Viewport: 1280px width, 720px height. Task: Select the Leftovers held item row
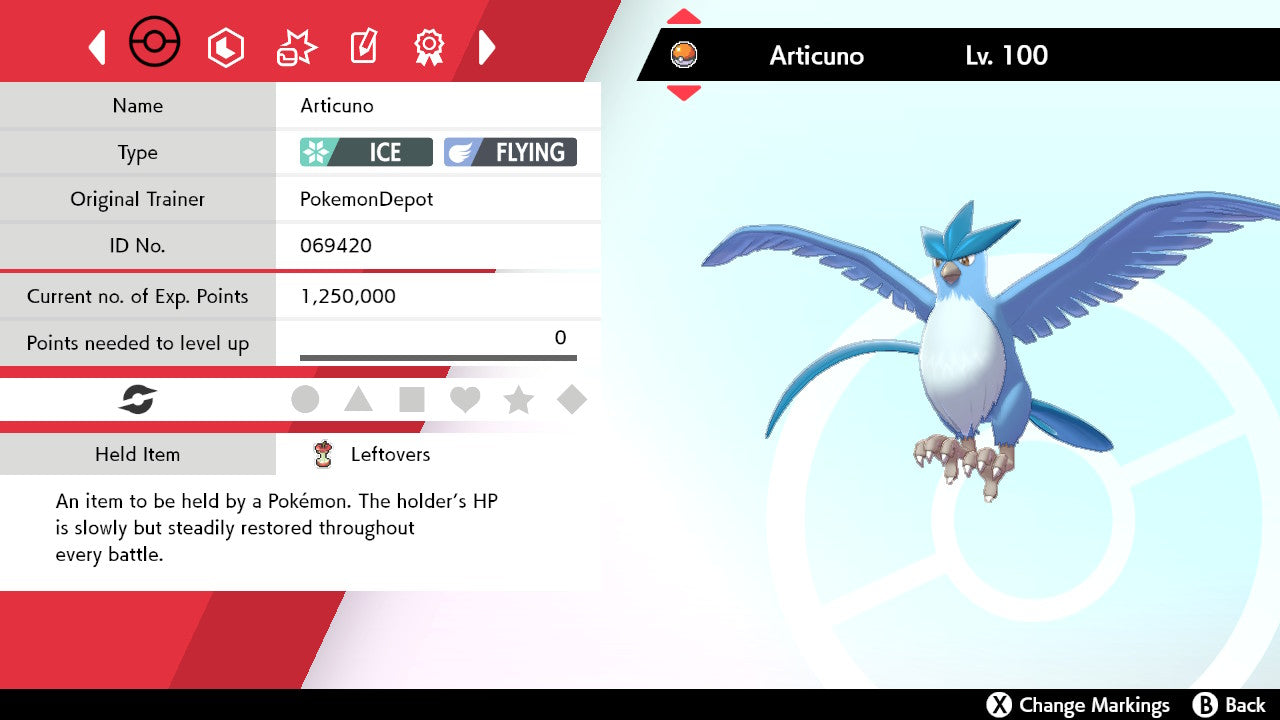390,454
